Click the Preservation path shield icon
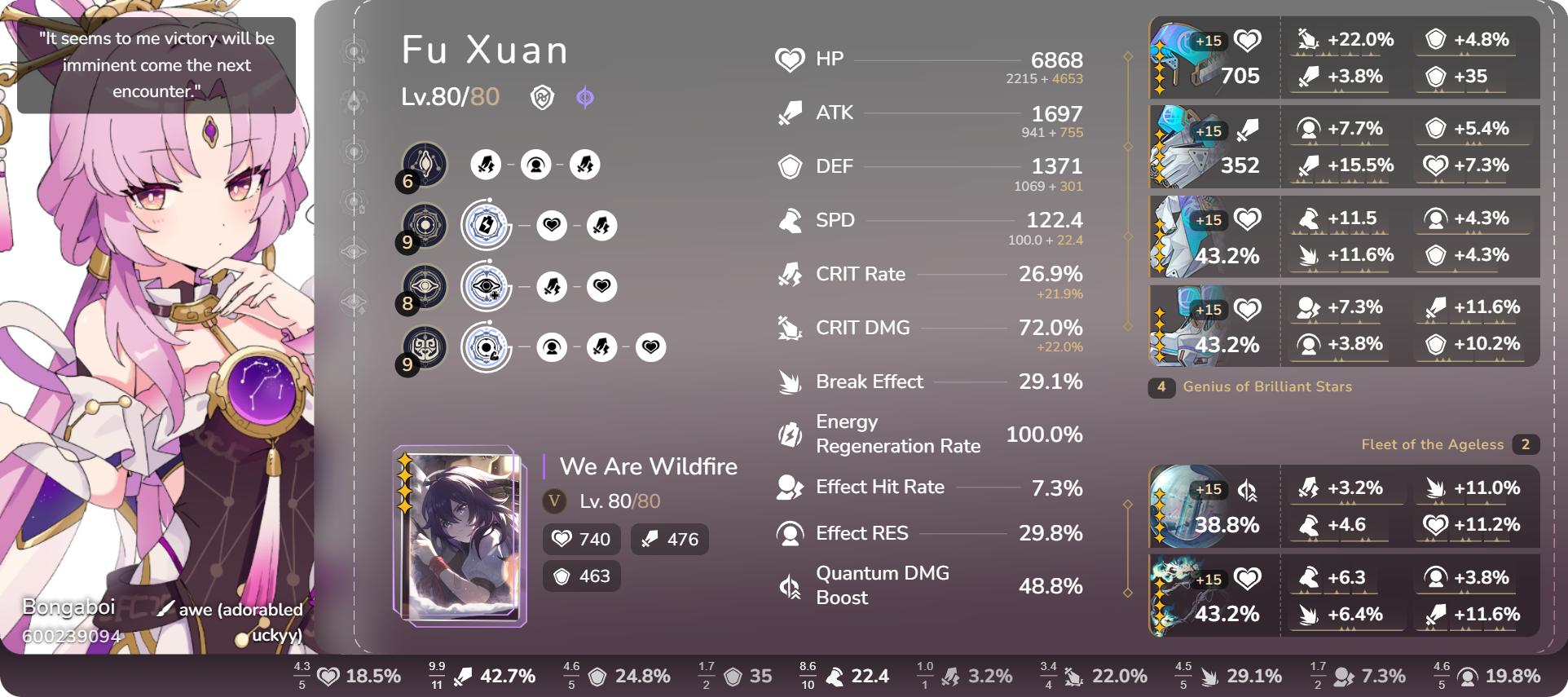This screenshot has height=697, width=1568. tap(544, 98)
